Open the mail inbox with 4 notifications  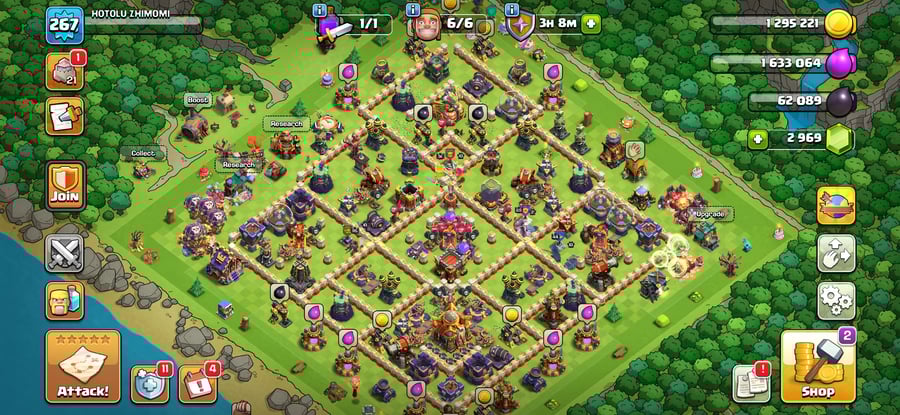(197, 384)
